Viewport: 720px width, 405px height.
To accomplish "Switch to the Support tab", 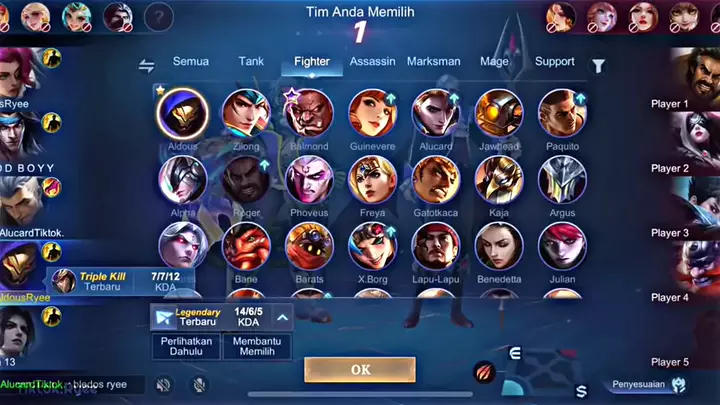I will 554,61.
